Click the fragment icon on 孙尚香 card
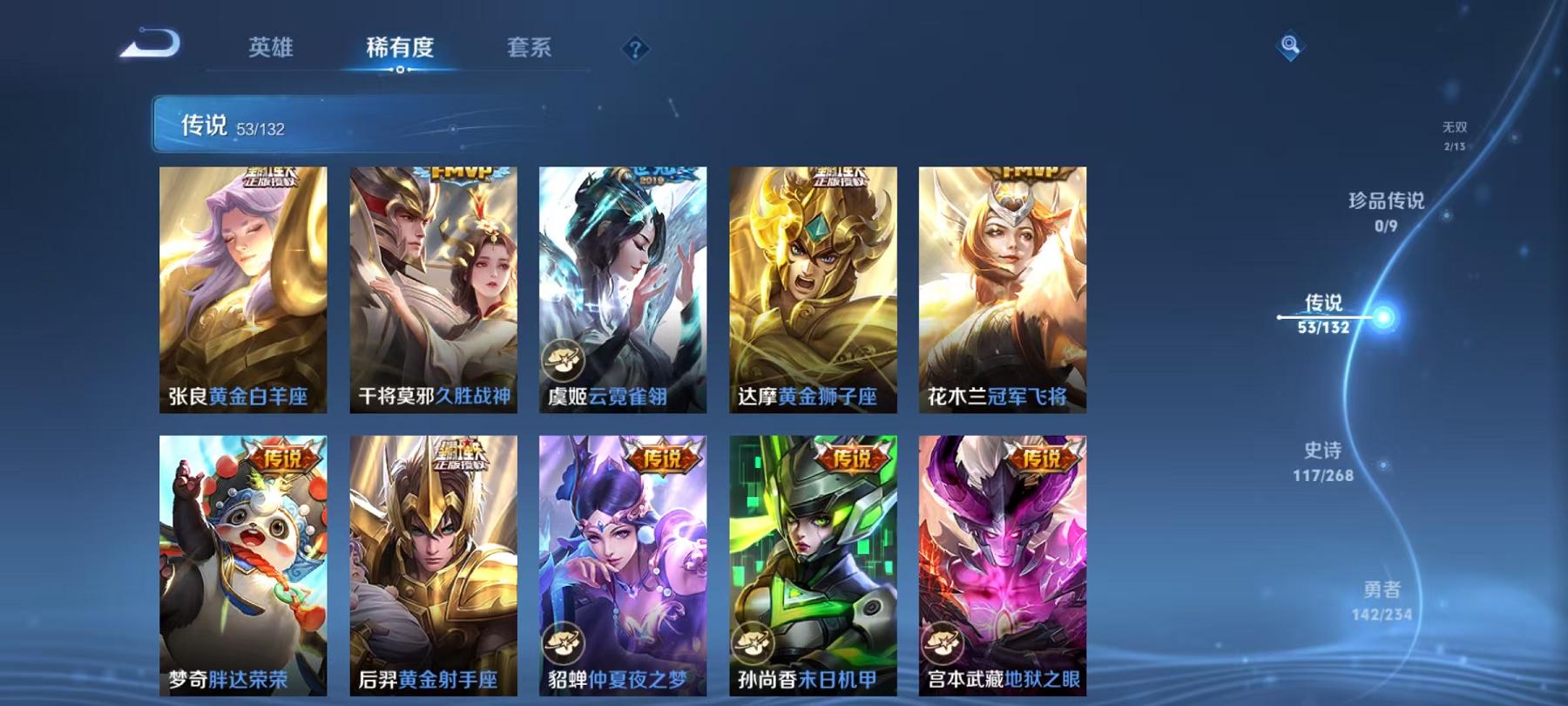Screen dimensions: 1568x706 tap(754, 645)
